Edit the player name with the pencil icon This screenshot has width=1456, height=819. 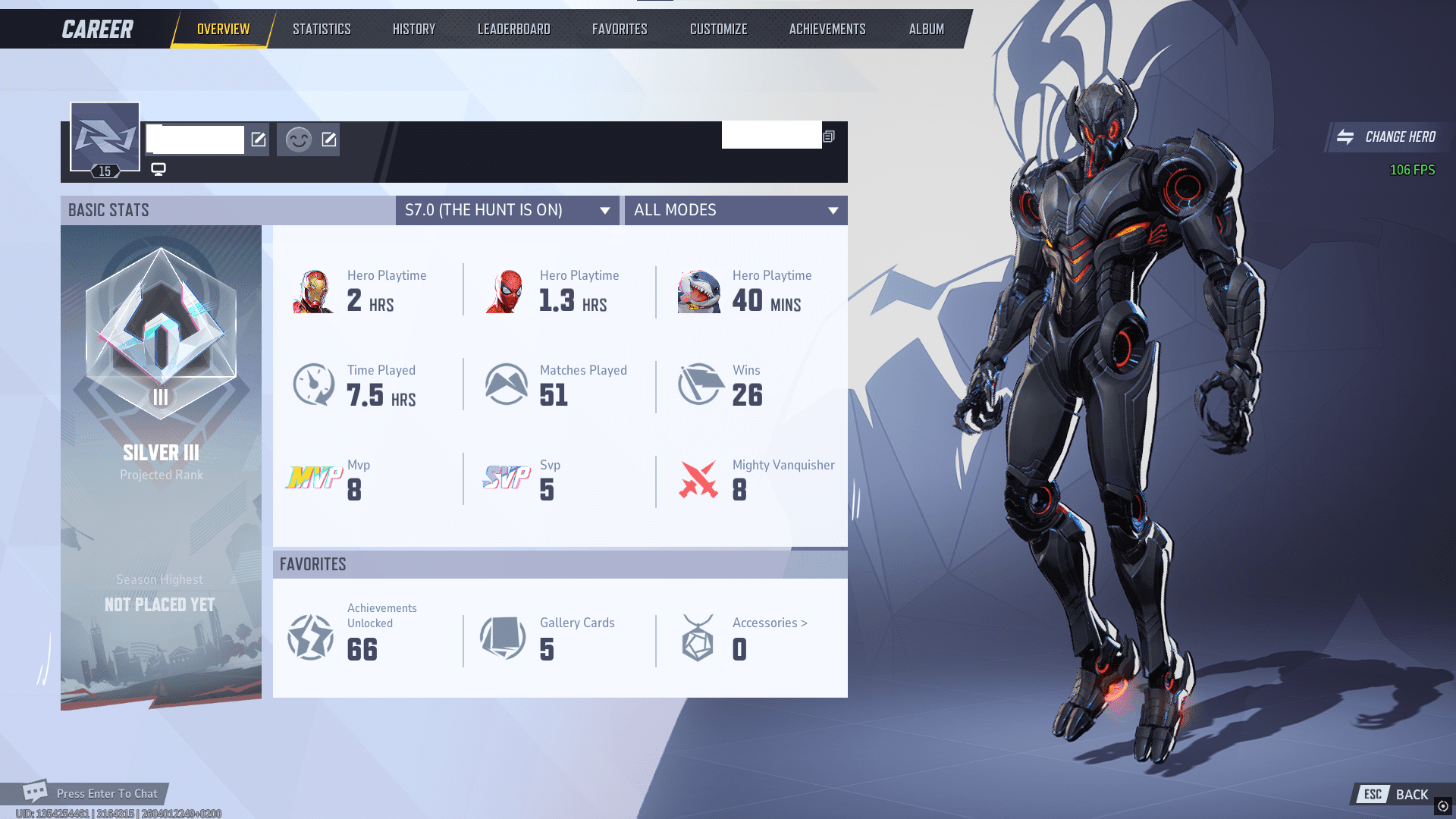pyautogui.click(x=259, y=140)
